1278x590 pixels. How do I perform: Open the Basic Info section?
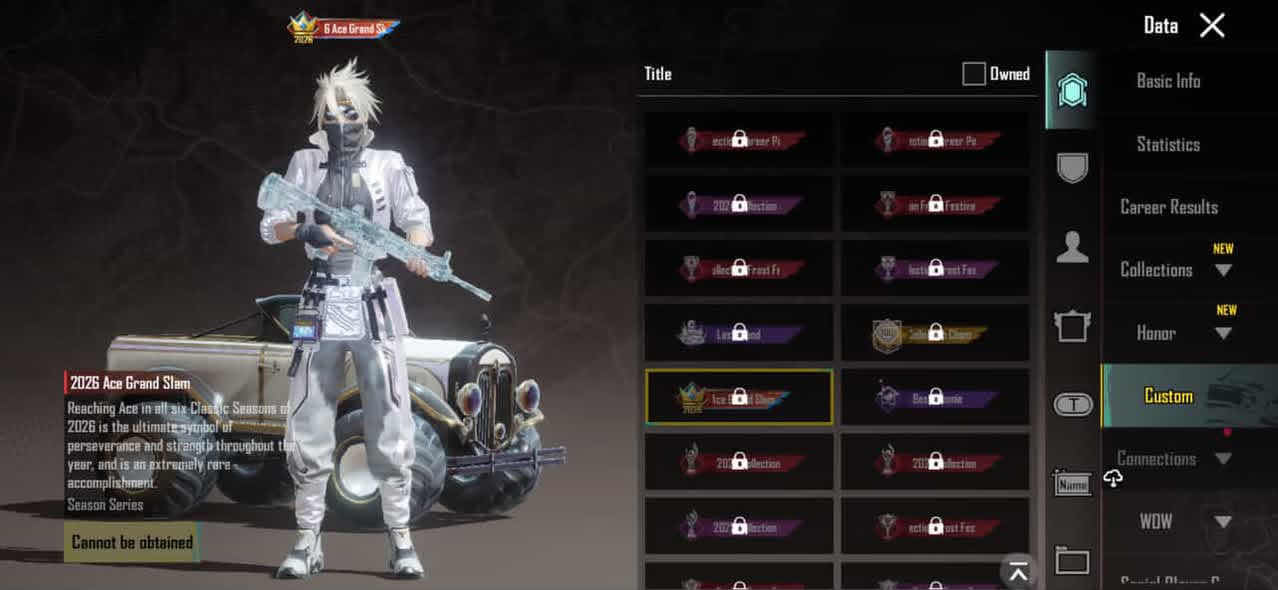pos(1168,81)
